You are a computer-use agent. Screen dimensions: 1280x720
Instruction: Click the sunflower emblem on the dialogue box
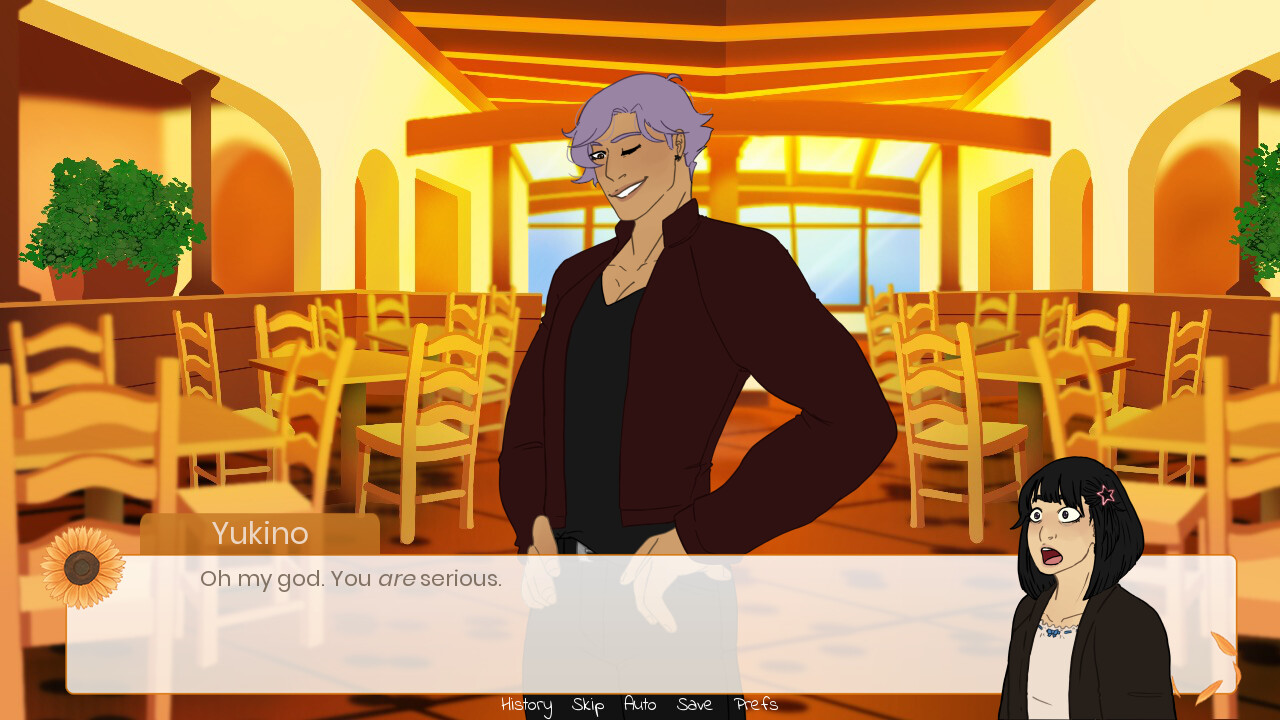[x=80, y=567]
